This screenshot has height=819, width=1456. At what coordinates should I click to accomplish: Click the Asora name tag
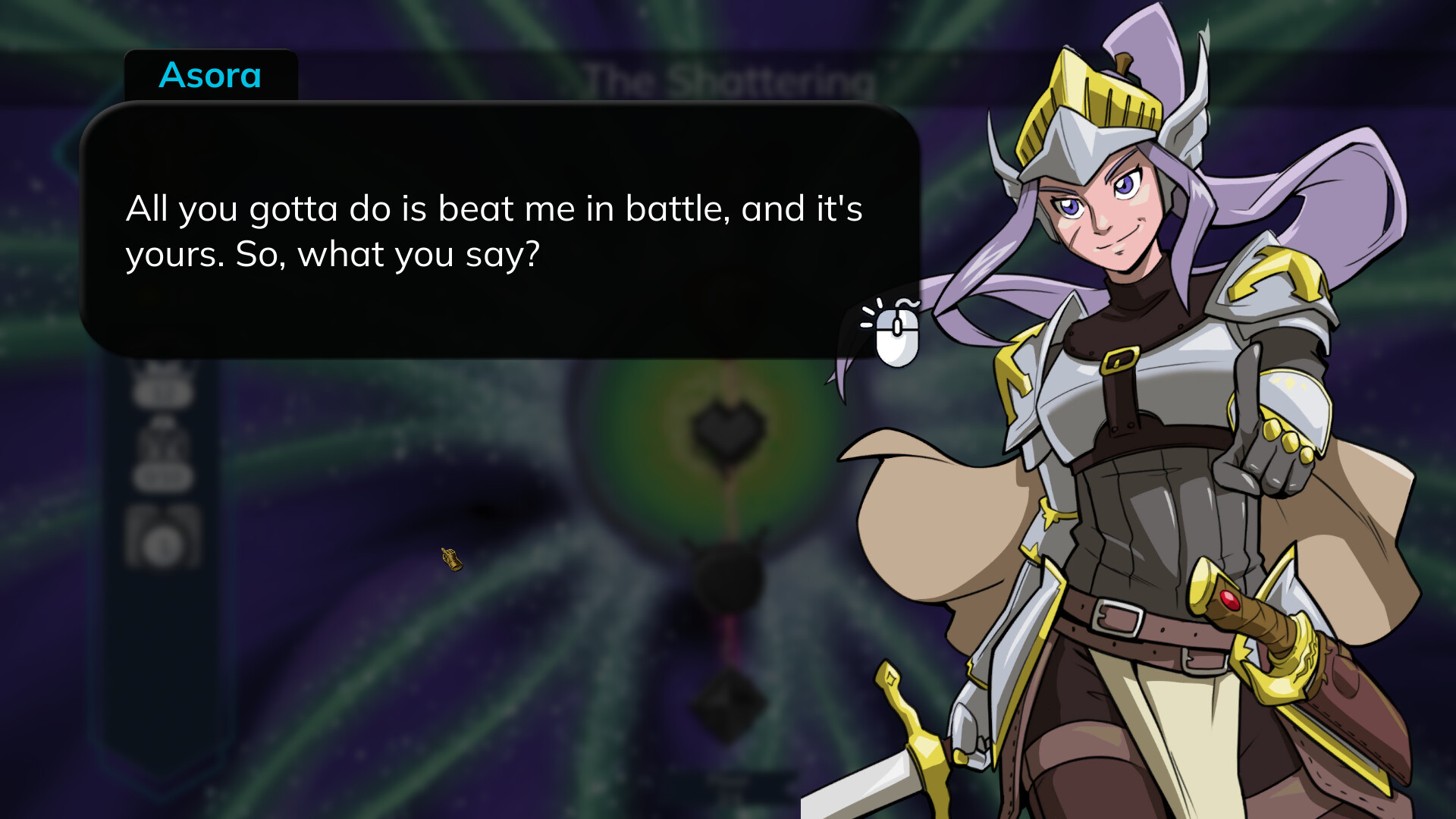[x=211, y=75]
